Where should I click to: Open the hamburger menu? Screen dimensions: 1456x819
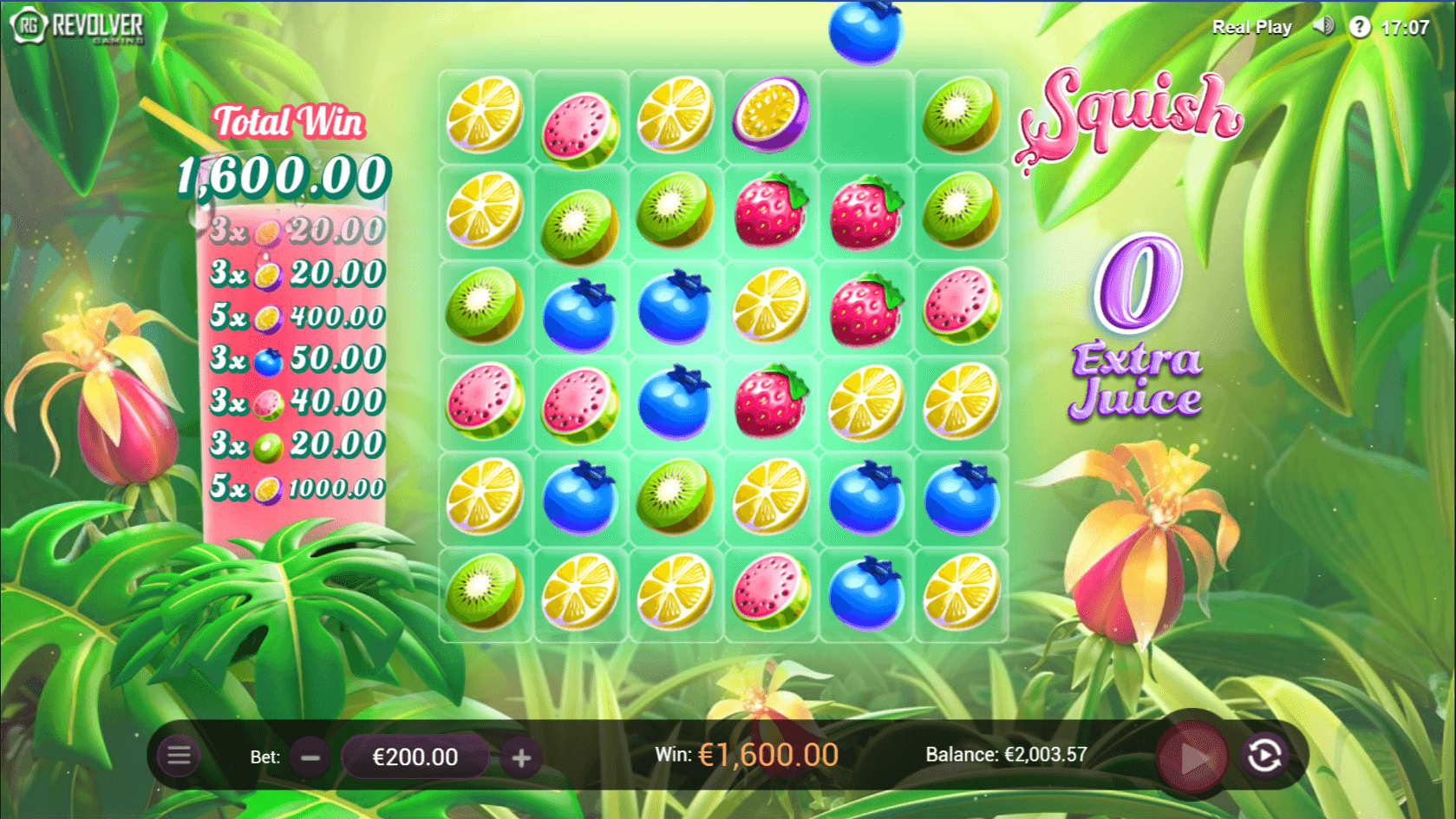point(179,756)
